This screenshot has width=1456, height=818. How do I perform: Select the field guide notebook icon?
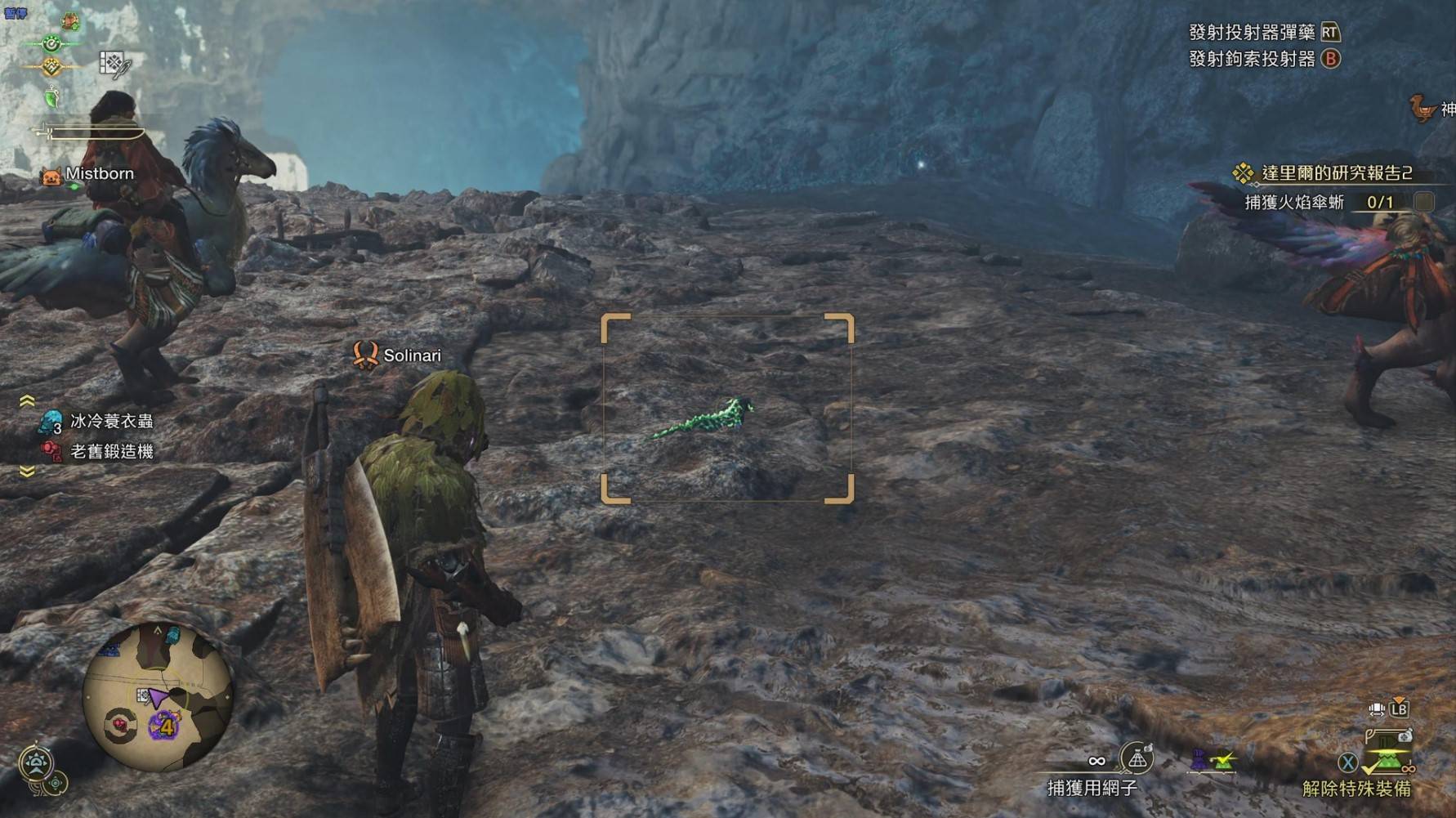point(114,64)
